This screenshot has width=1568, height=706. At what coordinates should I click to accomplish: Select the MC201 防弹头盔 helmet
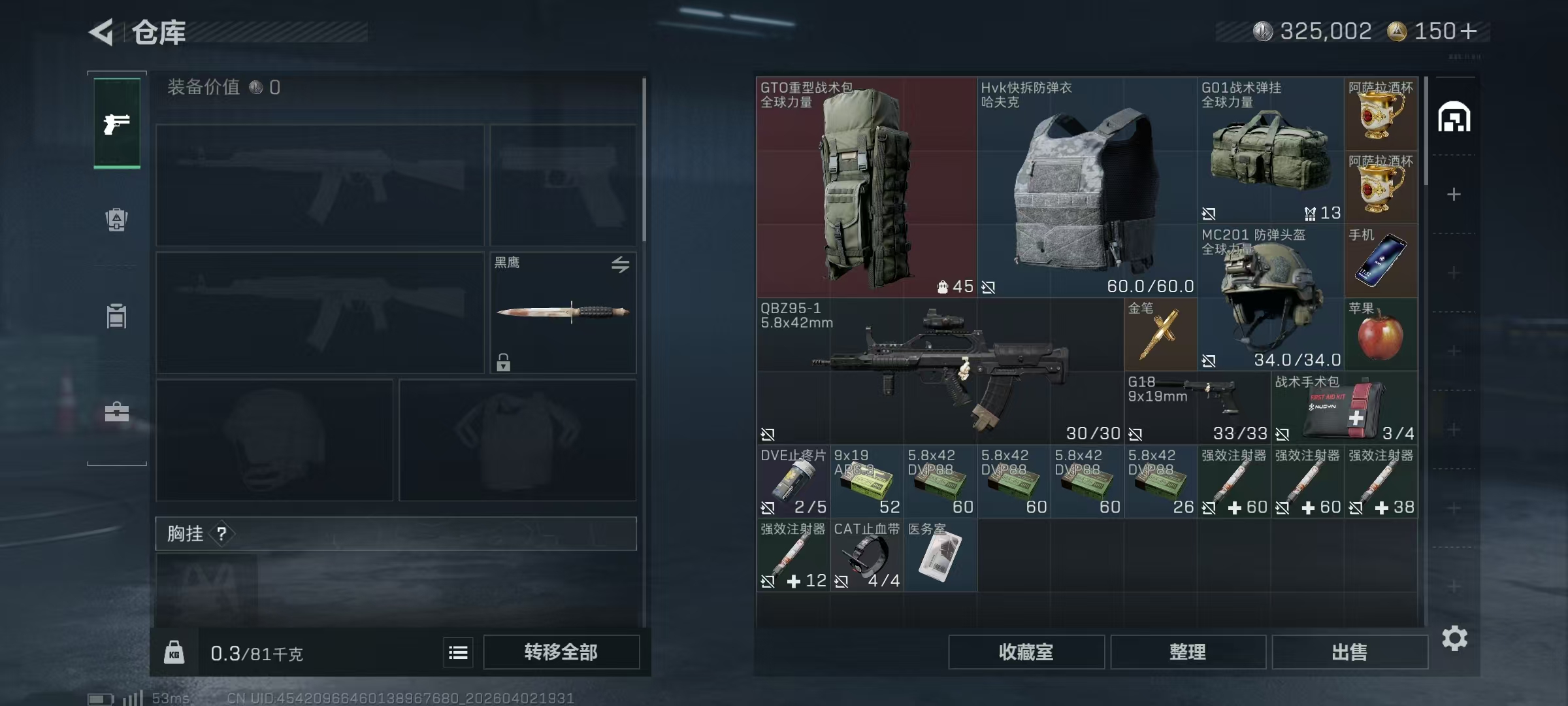1270,297
